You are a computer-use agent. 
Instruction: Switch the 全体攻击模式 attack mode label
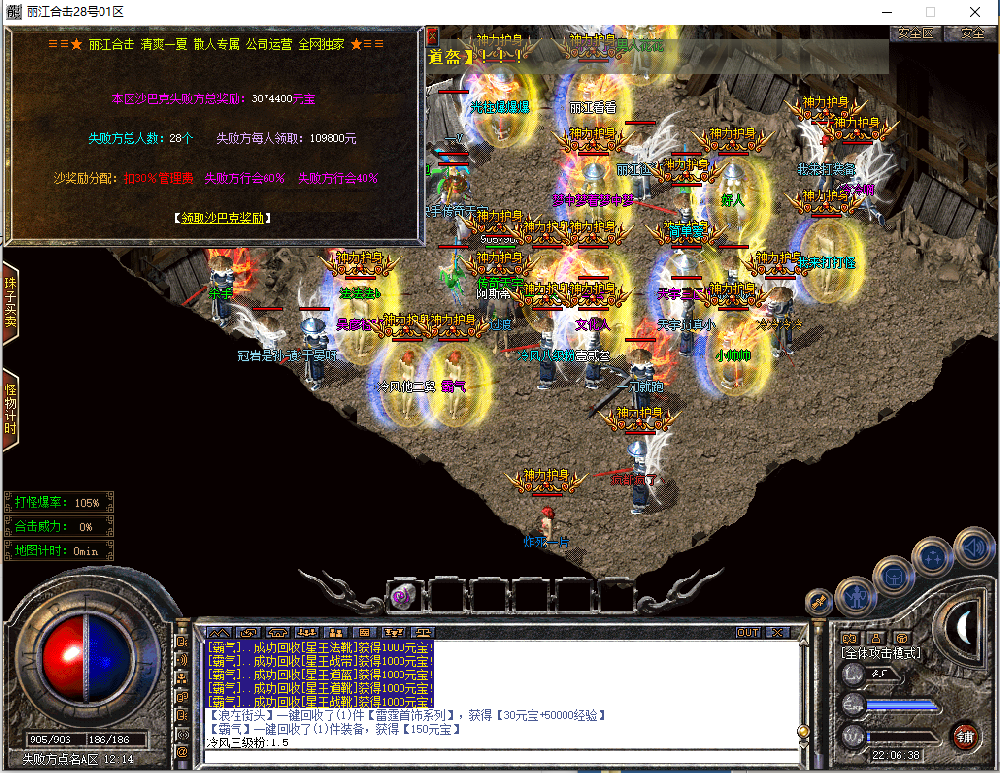tap(882, 654)
